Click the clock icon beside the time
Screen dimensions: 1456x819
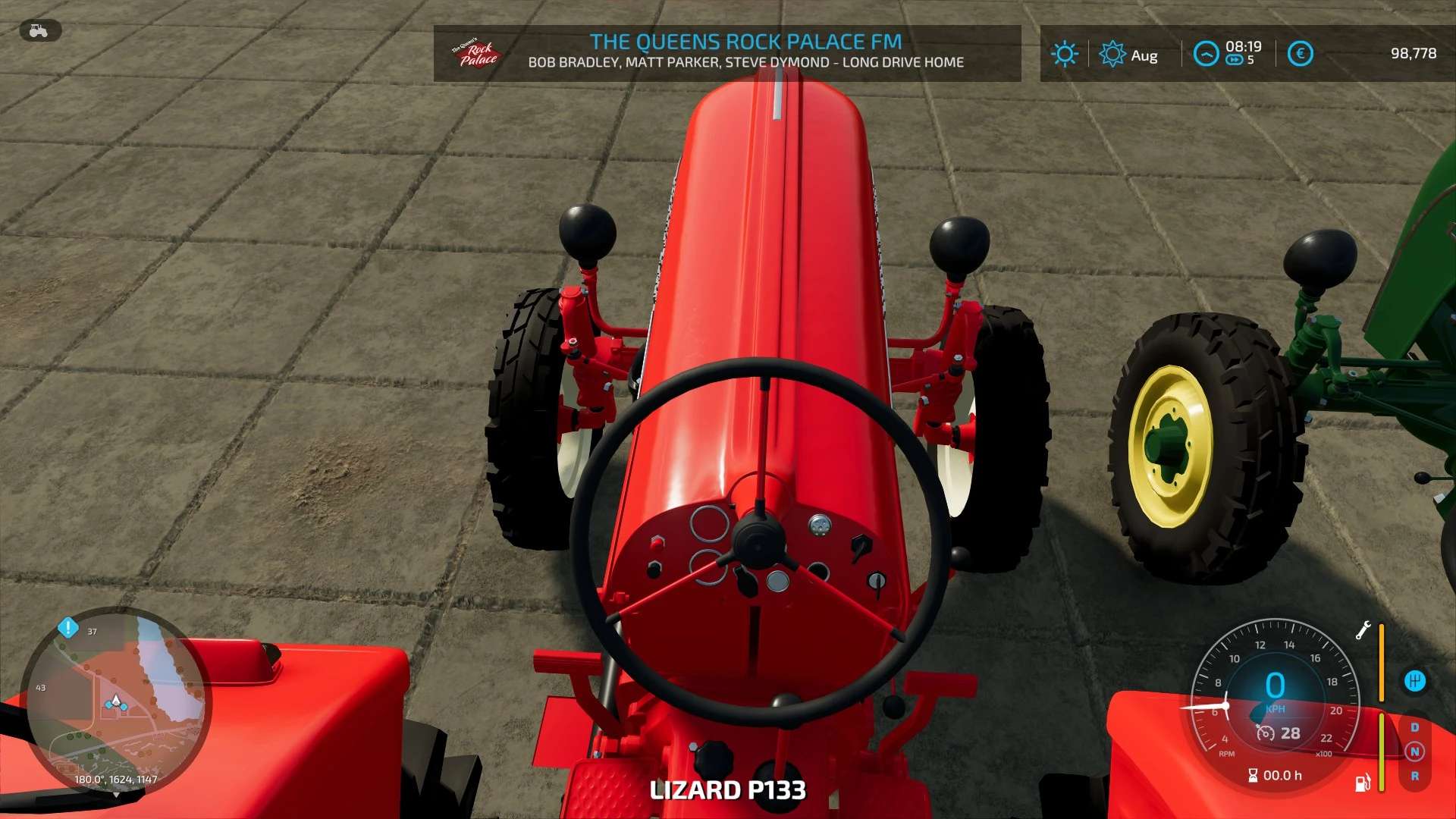click(1206, 54)
